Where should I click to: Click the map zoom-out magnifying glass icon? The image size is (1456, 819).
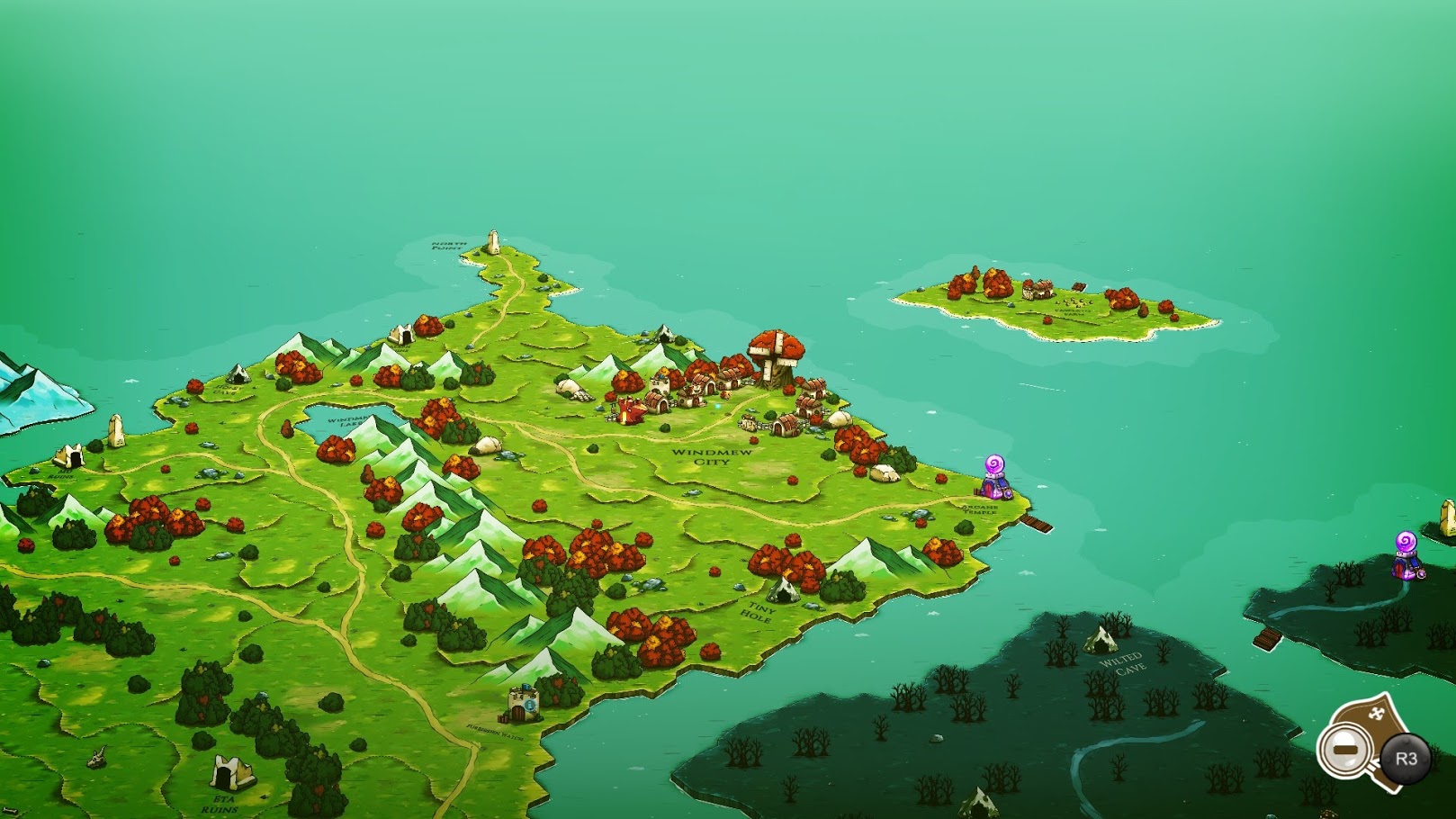pos(1345,750)
